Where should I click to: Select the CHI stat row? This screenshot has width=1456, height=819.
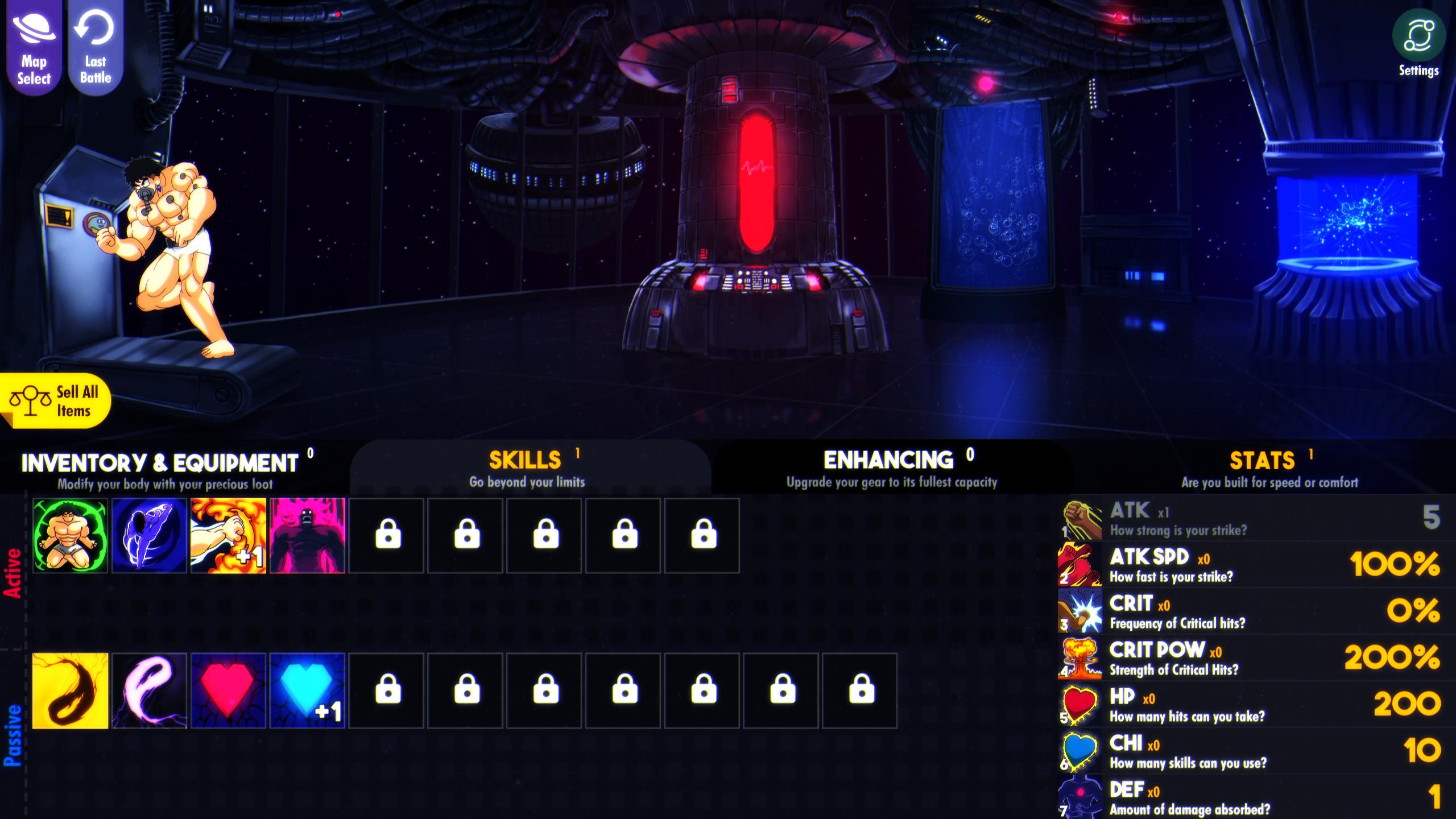point(1251,751)
